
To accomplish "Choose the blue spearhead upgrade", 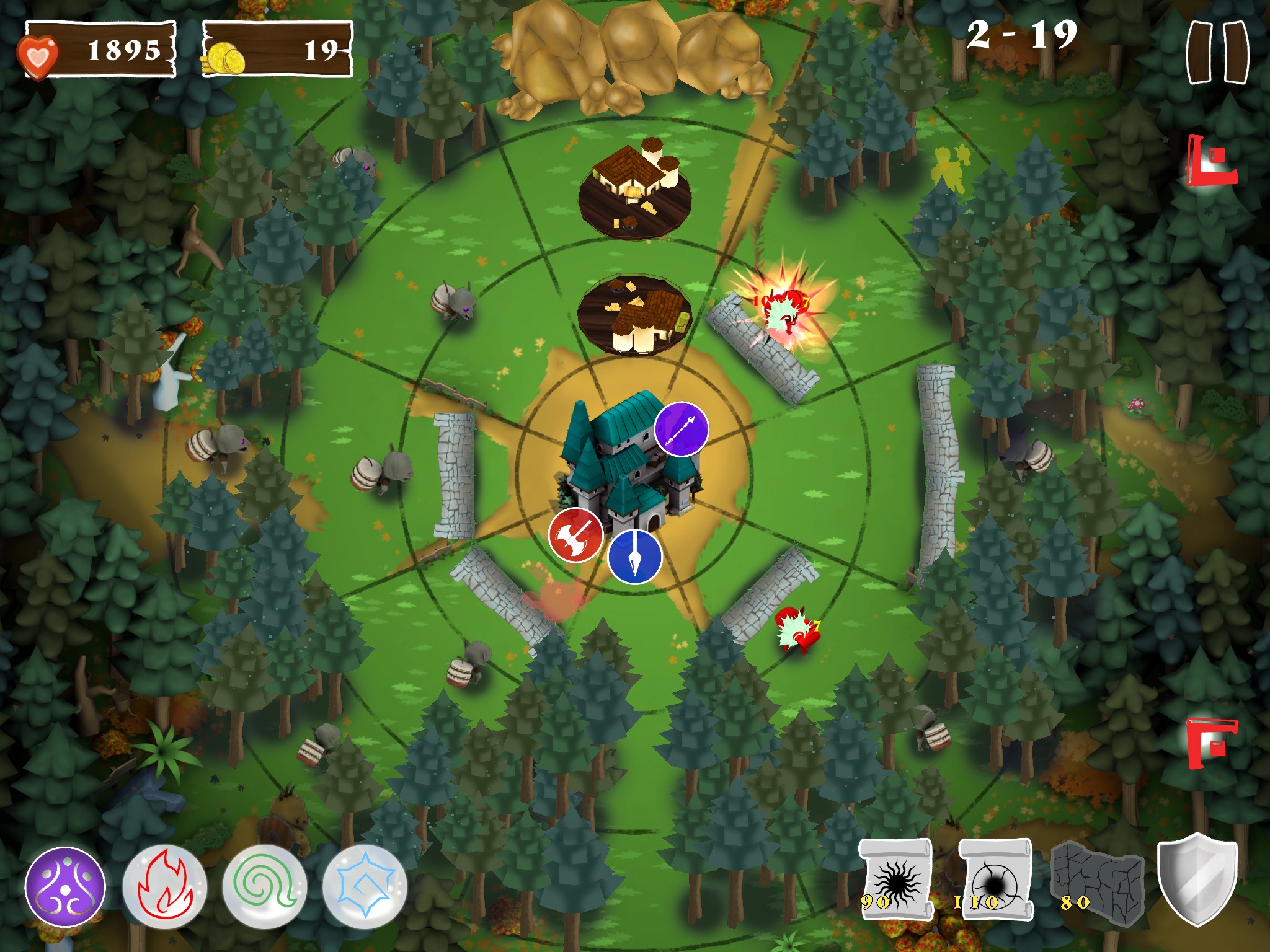I will (x=634, y=556).
